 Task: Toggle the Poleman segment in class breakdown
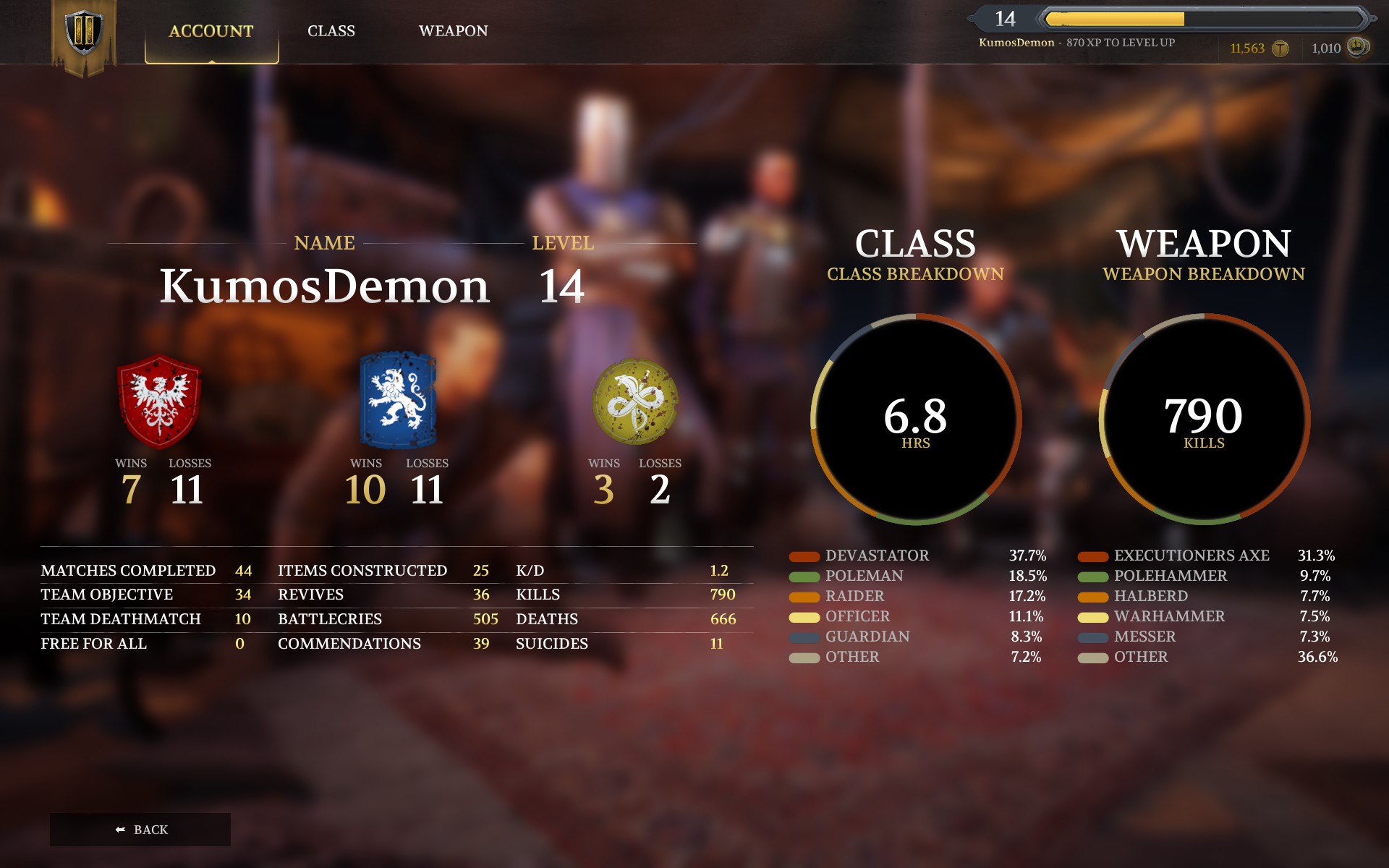864,576
